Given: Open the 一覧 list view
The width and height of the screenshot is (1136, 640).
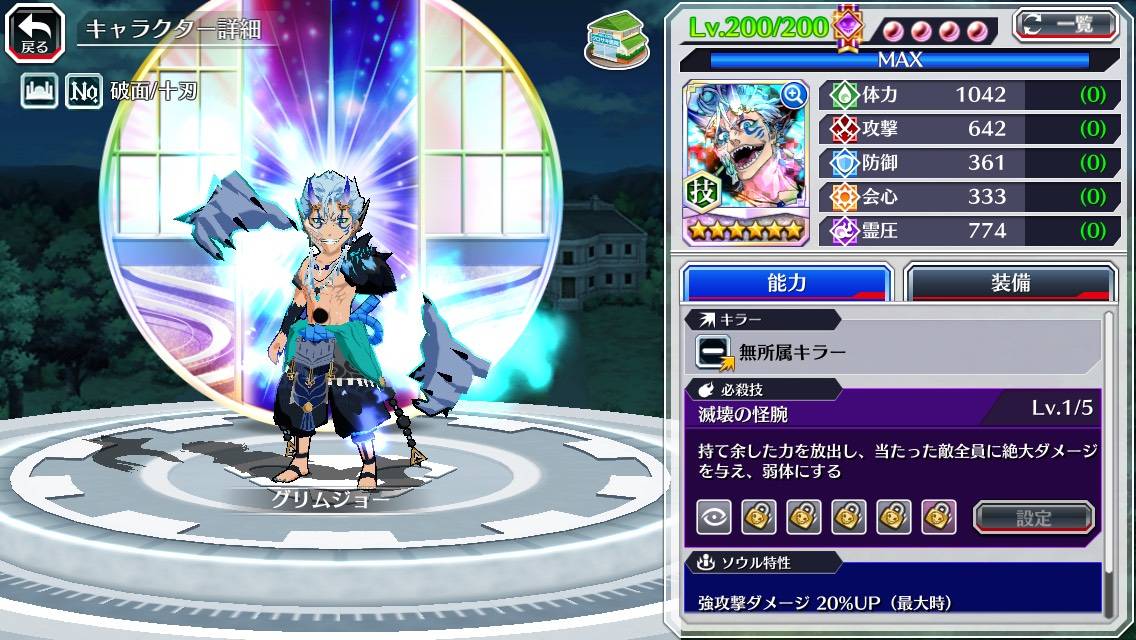Looking at the screenshot, I should (1066, 26).
